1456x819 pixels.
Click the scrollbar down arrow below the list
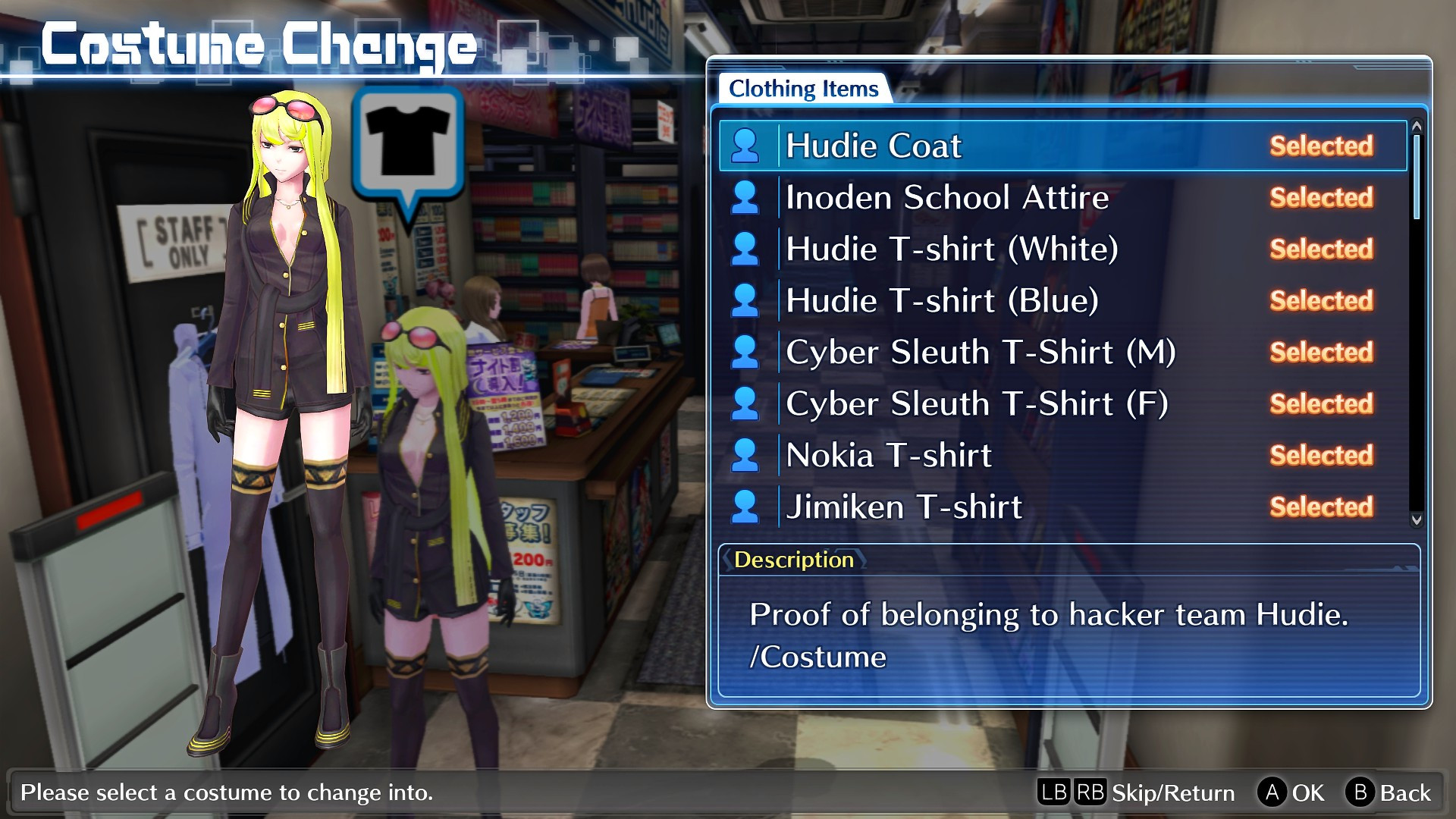tap(1417, 521)
